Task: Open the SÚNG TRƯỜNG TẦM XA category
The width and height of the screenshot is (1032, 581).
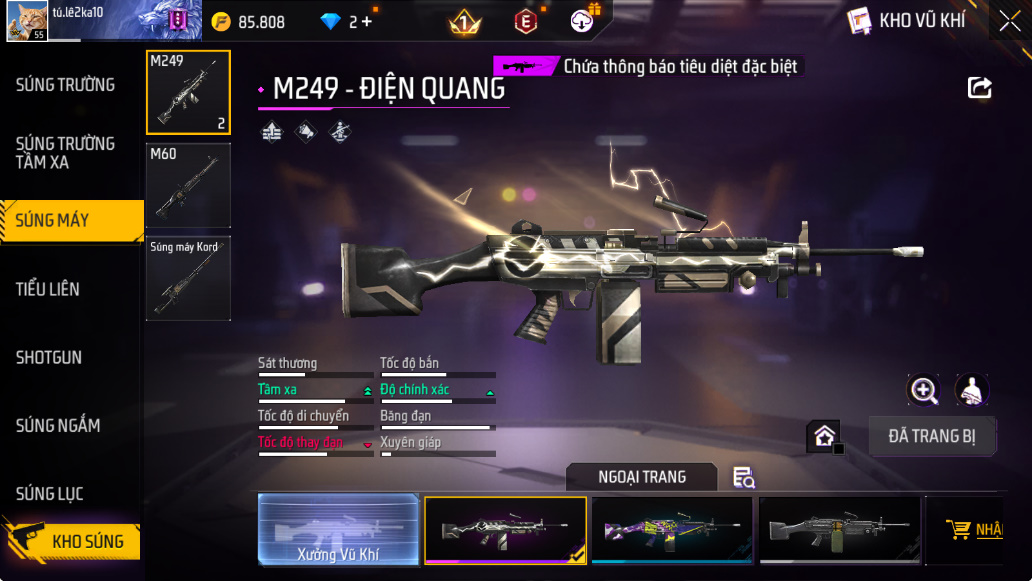Action: coord(65,152)
